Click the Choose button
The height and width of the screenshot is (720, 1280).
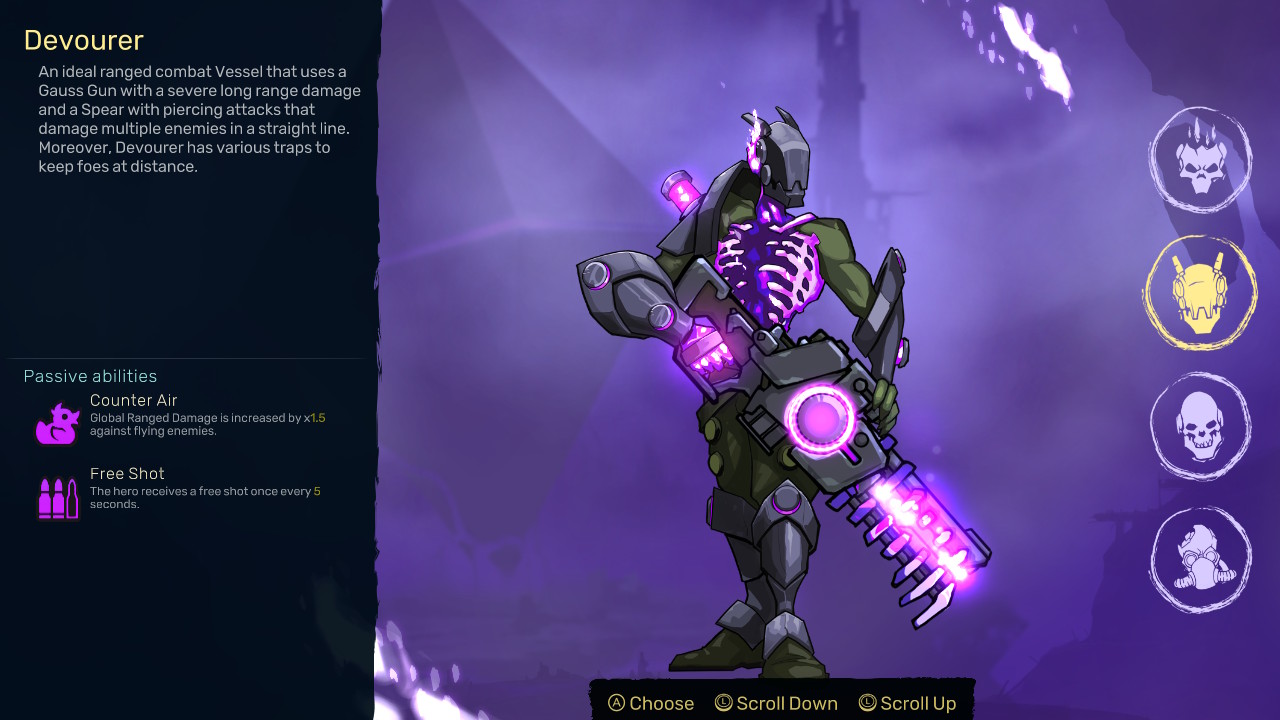[651, 703]
